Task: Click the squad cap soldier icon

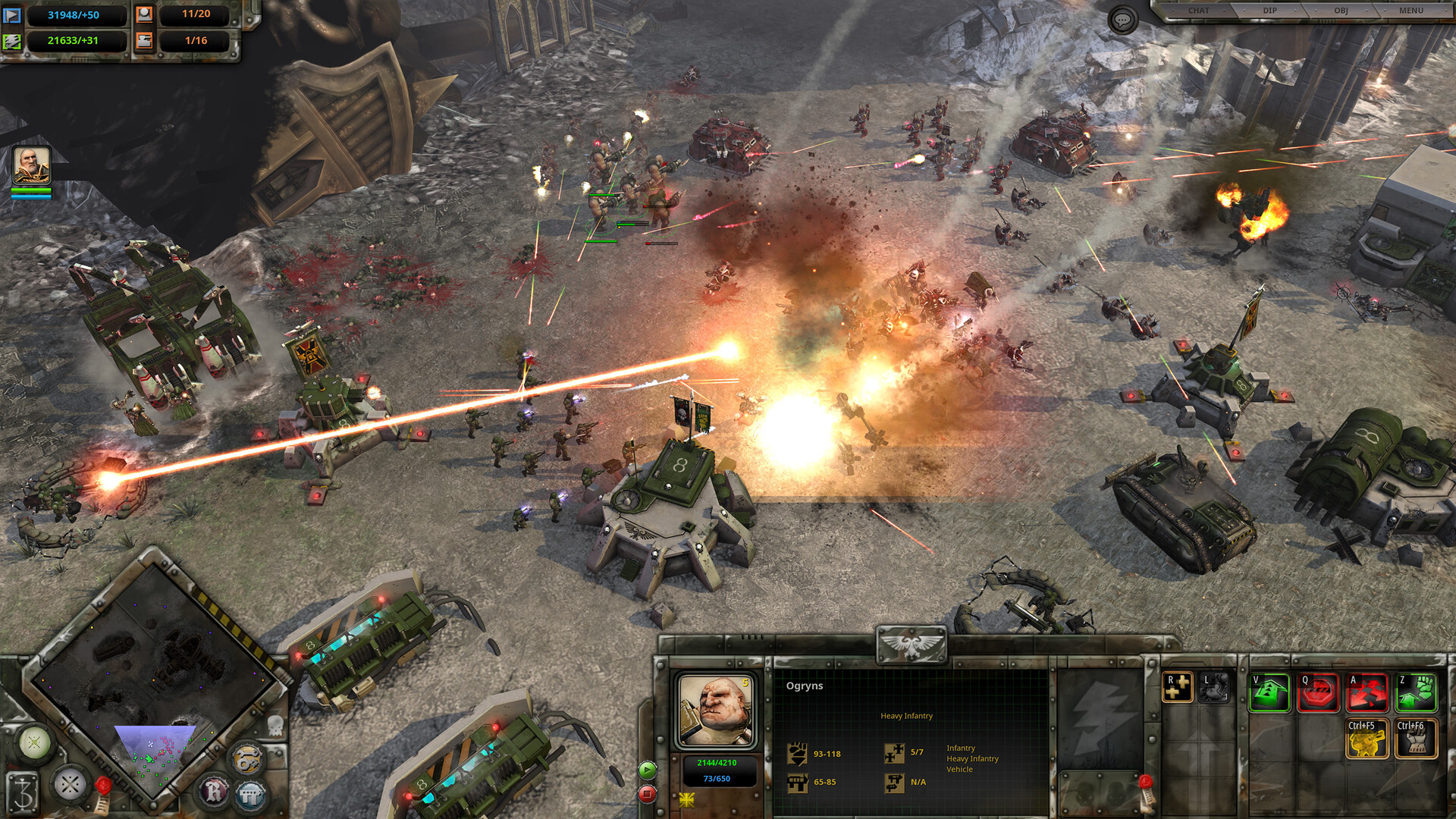Action: point(144,15)
